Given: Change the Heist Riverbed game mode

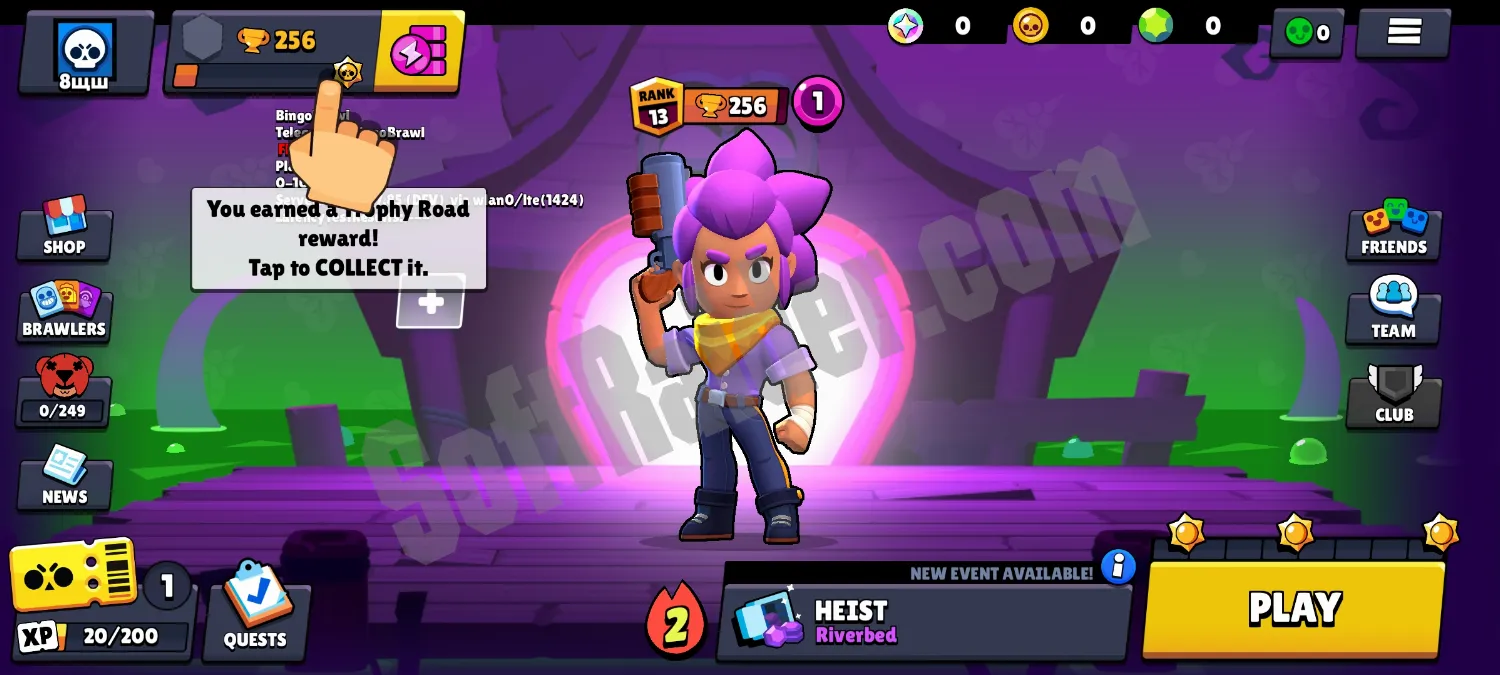Looking at the screenshot, I should (924, 621).
